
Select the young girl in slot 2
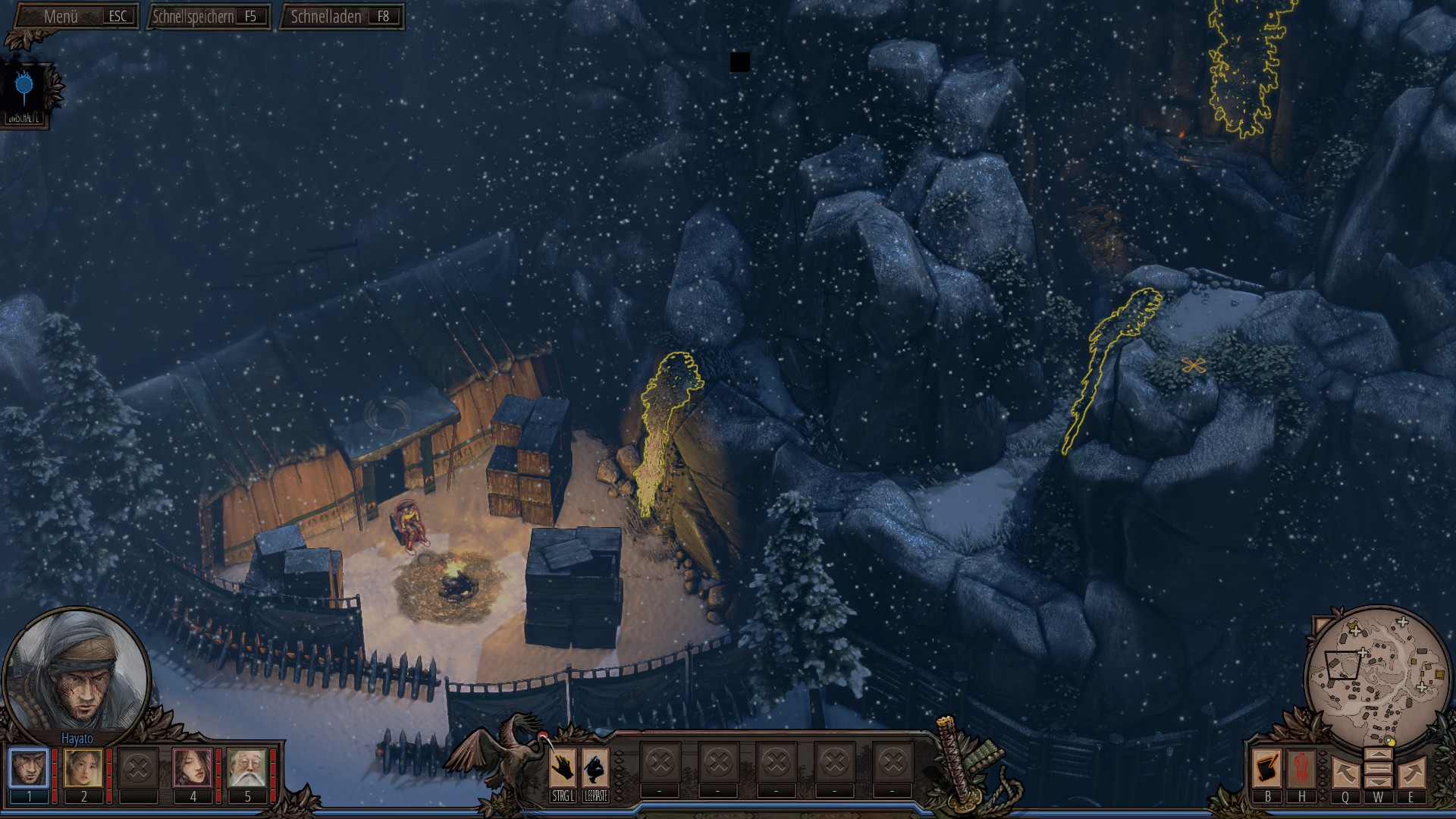coord(83,768)
